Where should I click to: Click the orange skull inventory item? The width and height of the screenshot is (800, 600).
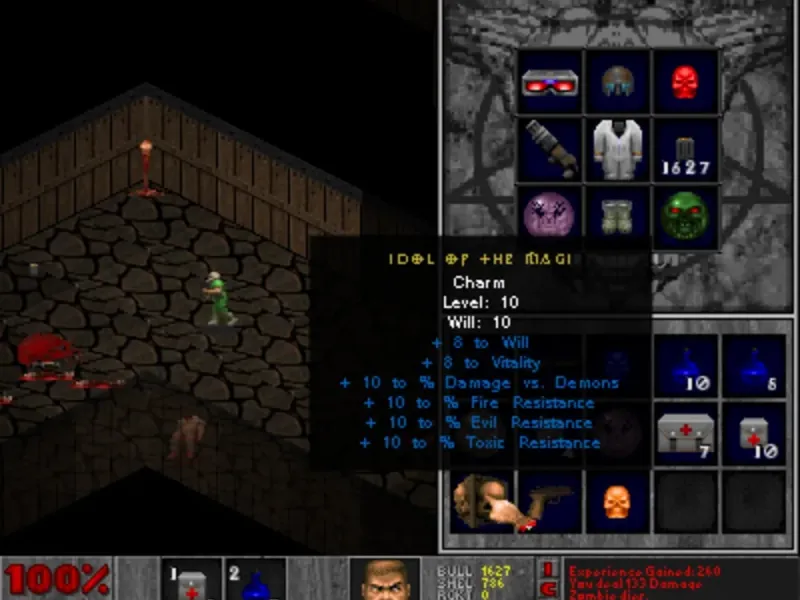[x=617, y=501]
